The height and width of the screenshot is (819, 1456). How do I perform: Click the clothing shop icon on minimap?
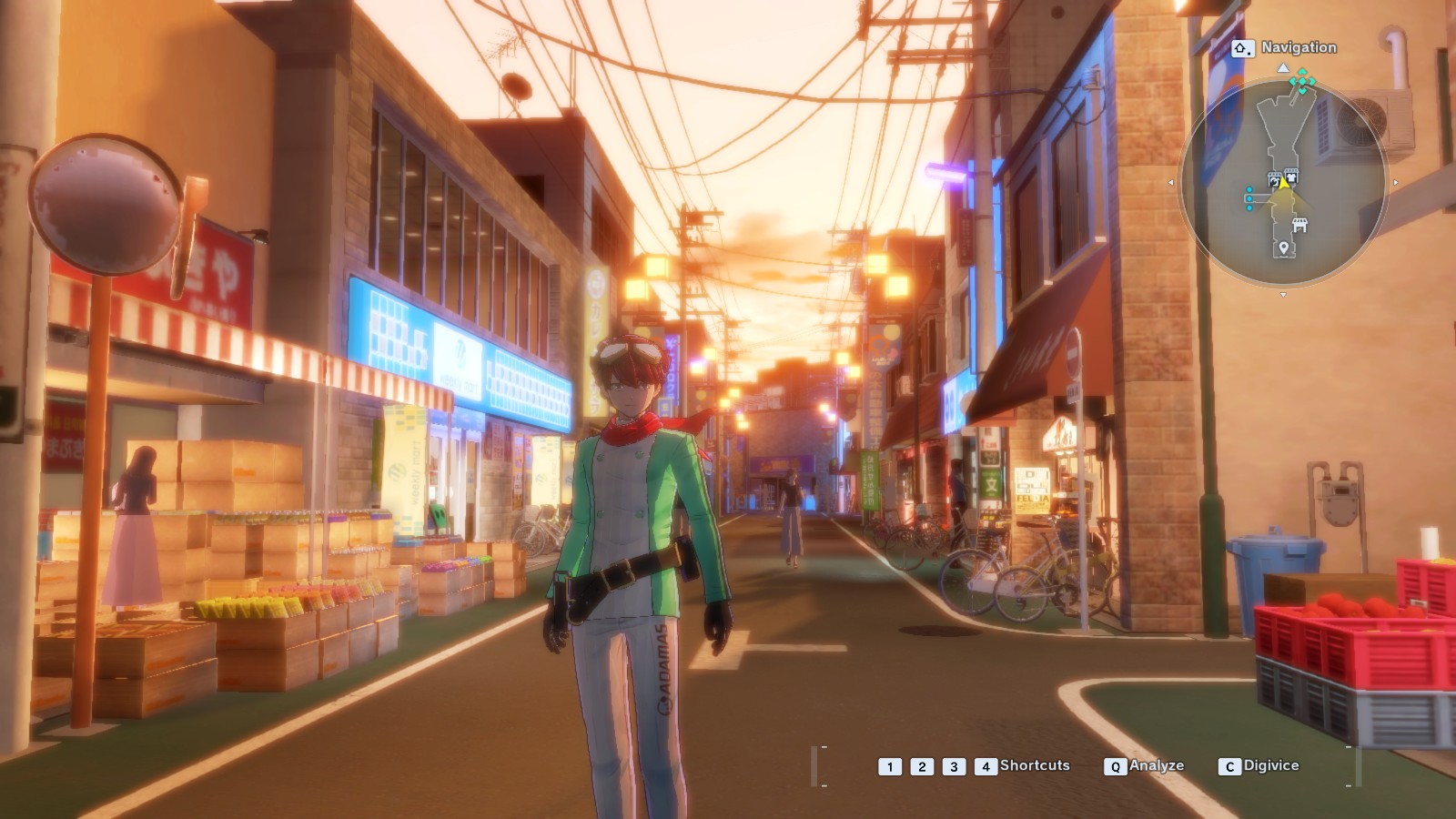(x=1290, y=175)
